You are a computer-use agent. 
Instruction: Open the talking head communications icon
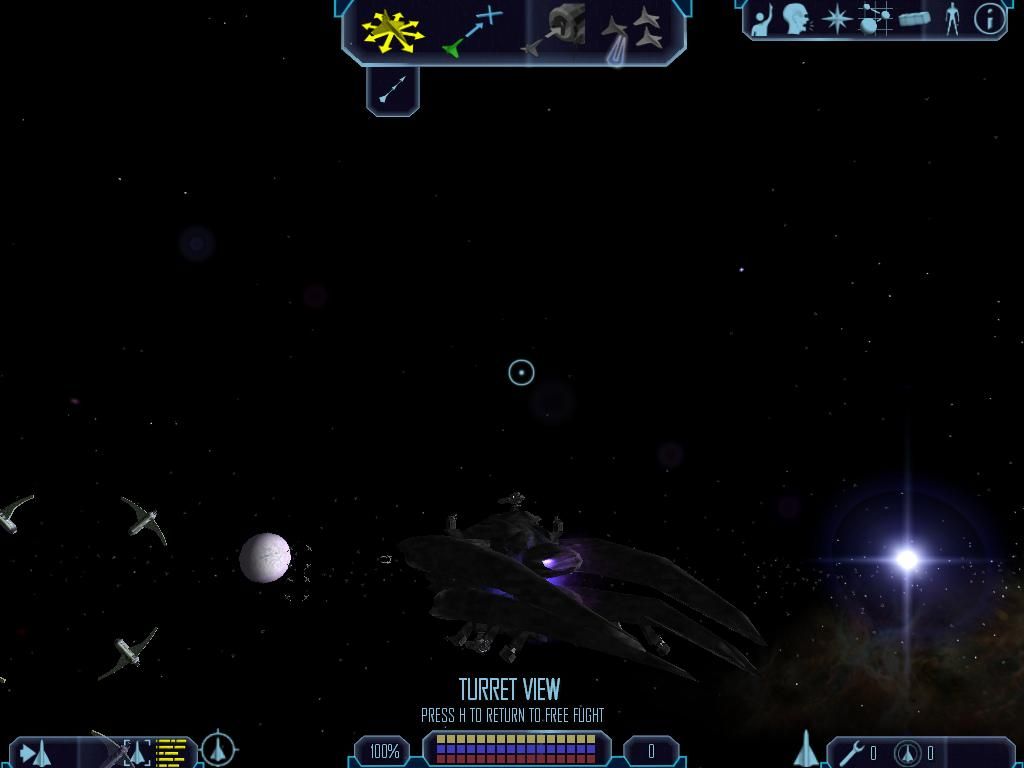pyautogui.click(x=796, y=19)
